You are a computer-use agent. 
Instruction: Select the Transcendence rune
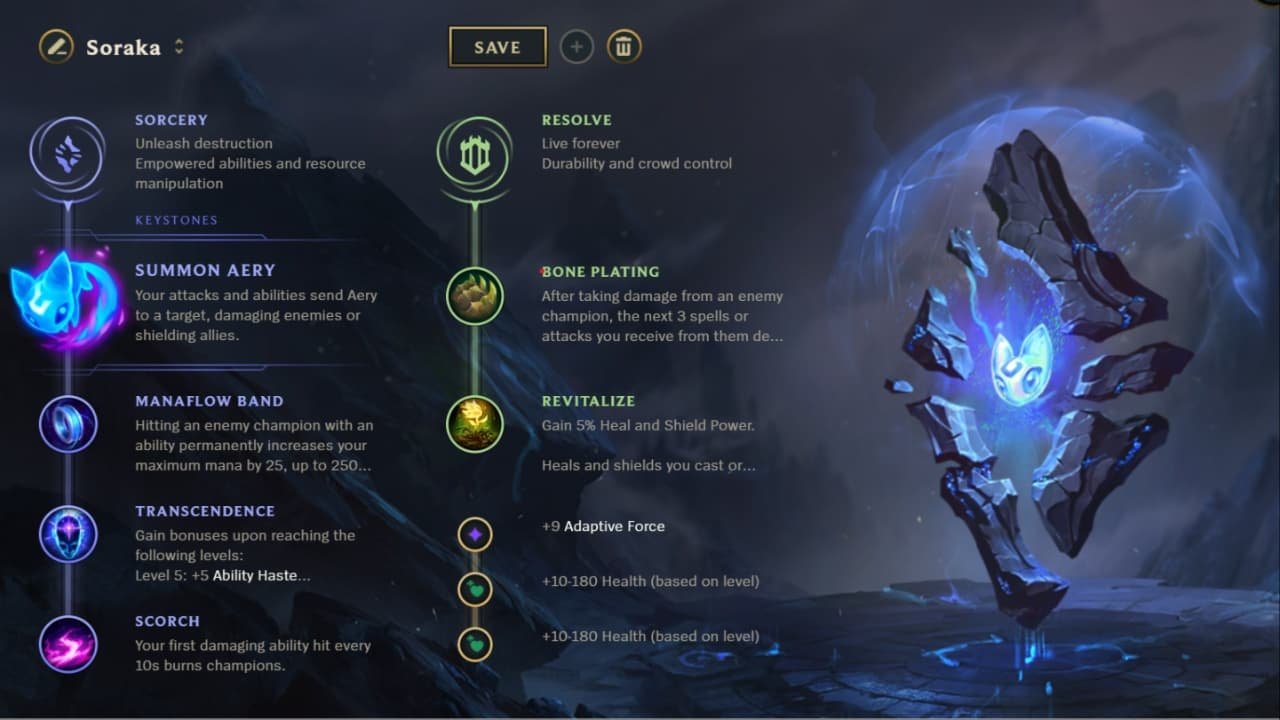(68, 534)
